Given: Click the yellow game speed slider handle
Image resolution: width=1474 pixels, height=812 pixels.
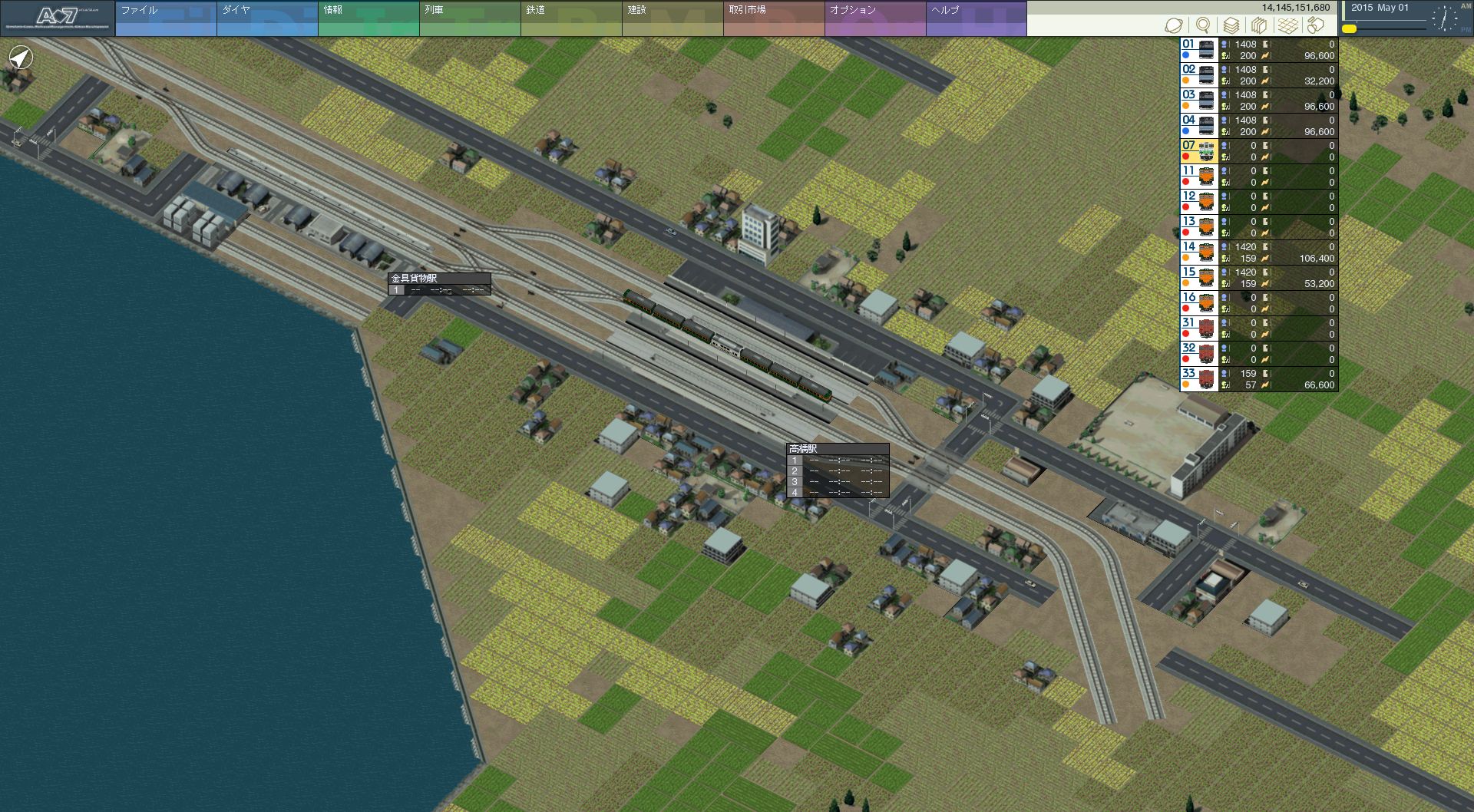Looking at the screenshot, I should tap(1349, 29).
